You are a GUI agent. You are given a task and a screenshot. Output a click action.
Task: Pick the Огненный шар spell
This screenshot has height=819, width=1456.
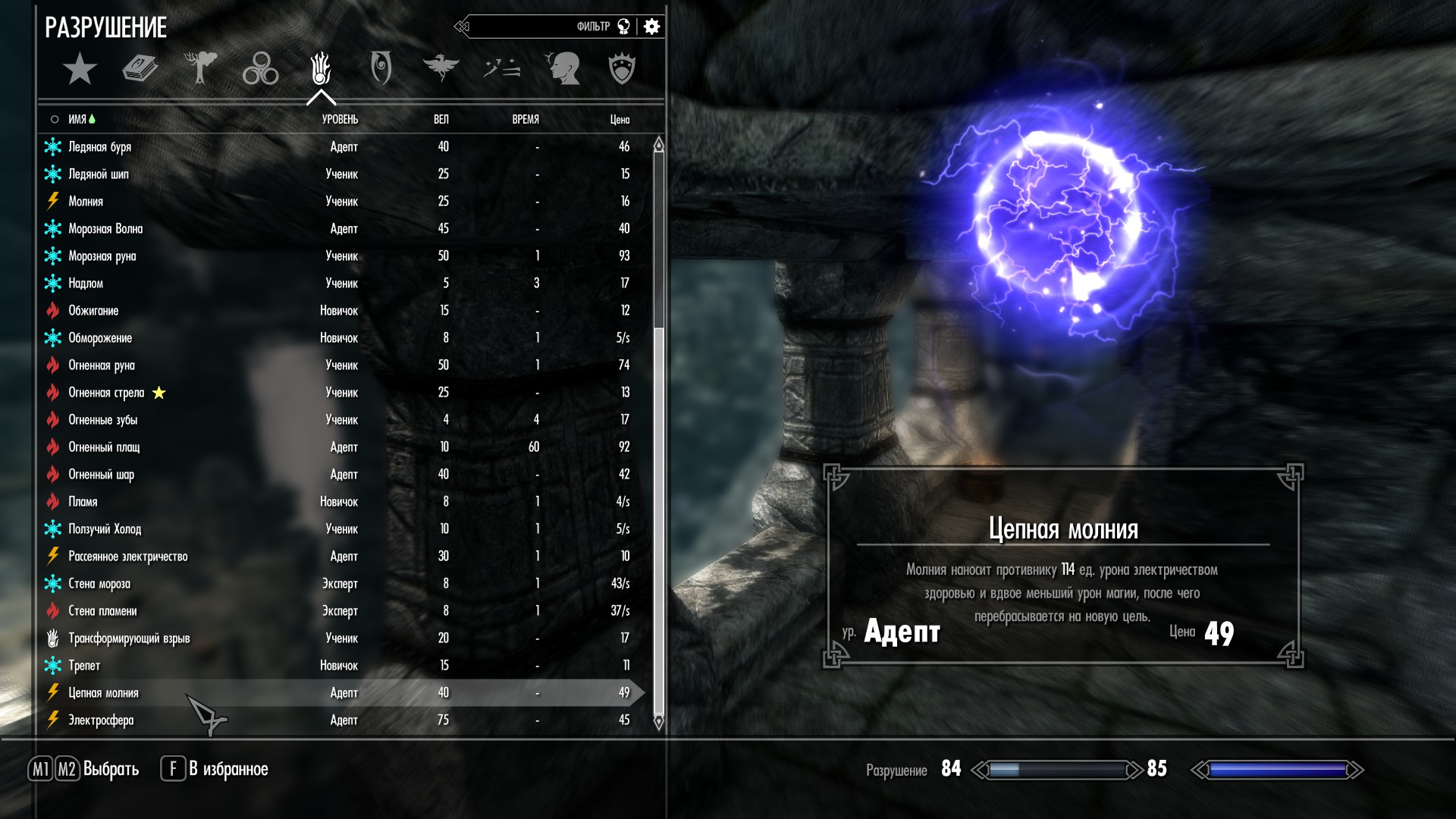click(101, 474)
